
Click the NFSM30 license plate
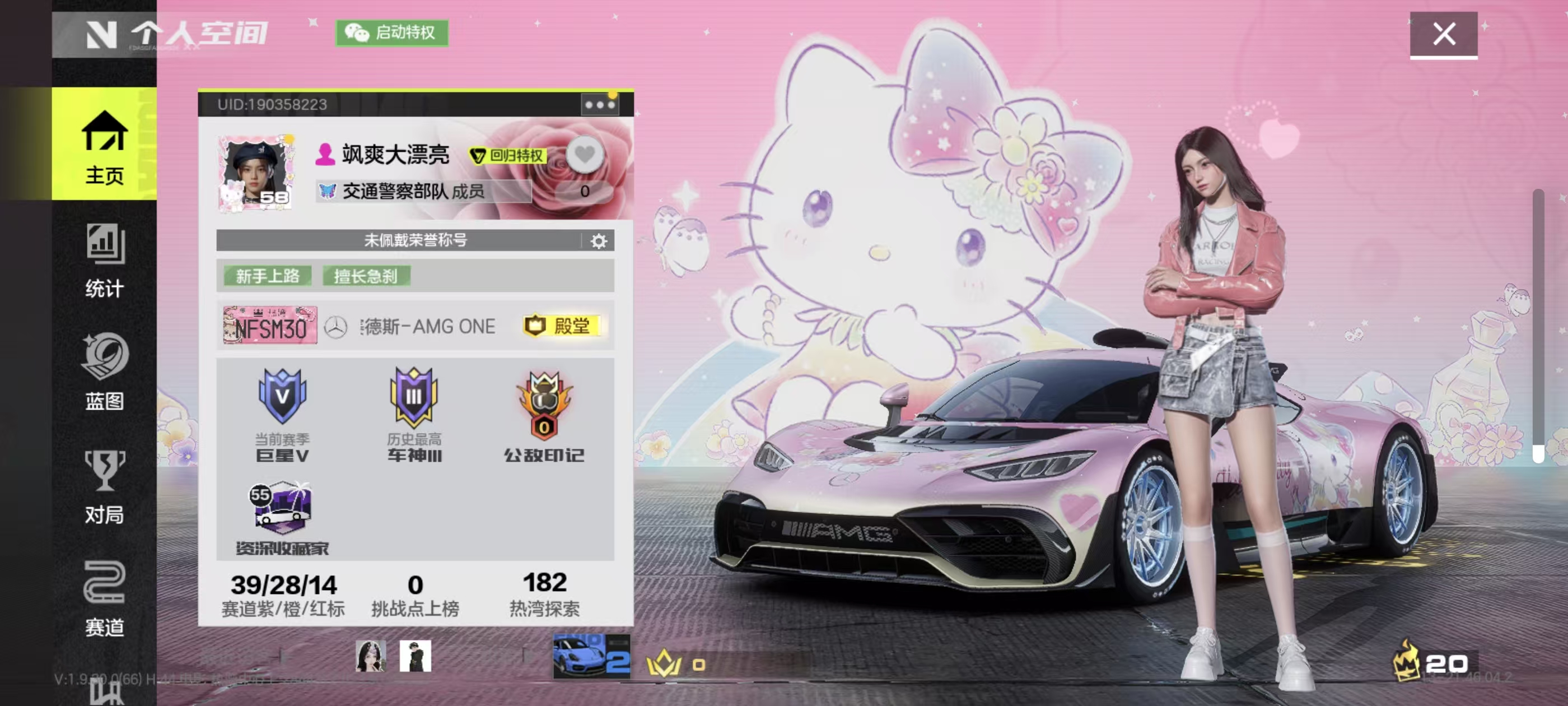click(x=270, y=326)
